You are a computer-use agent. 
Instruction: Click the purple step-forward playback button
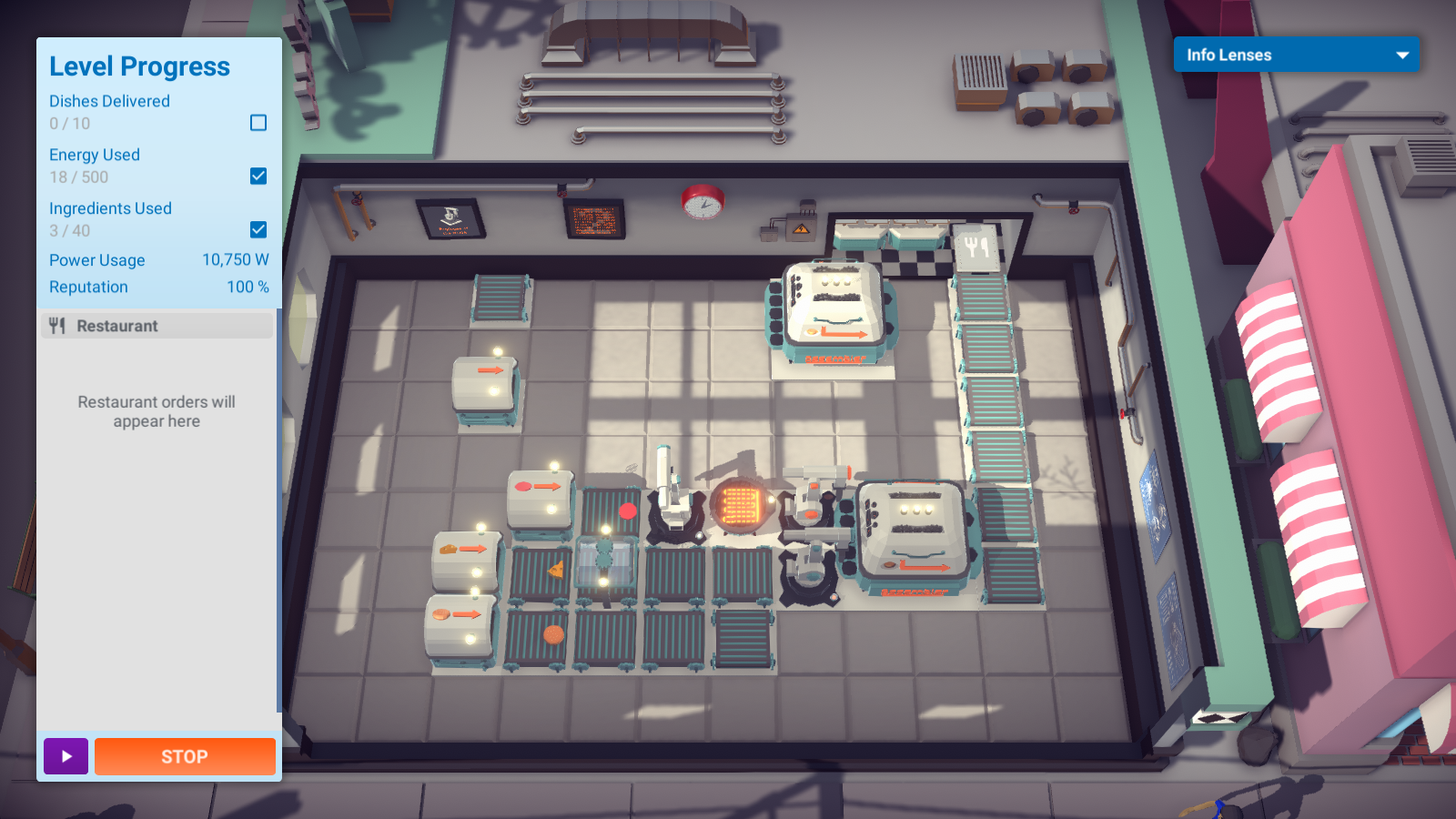[65, 756]
